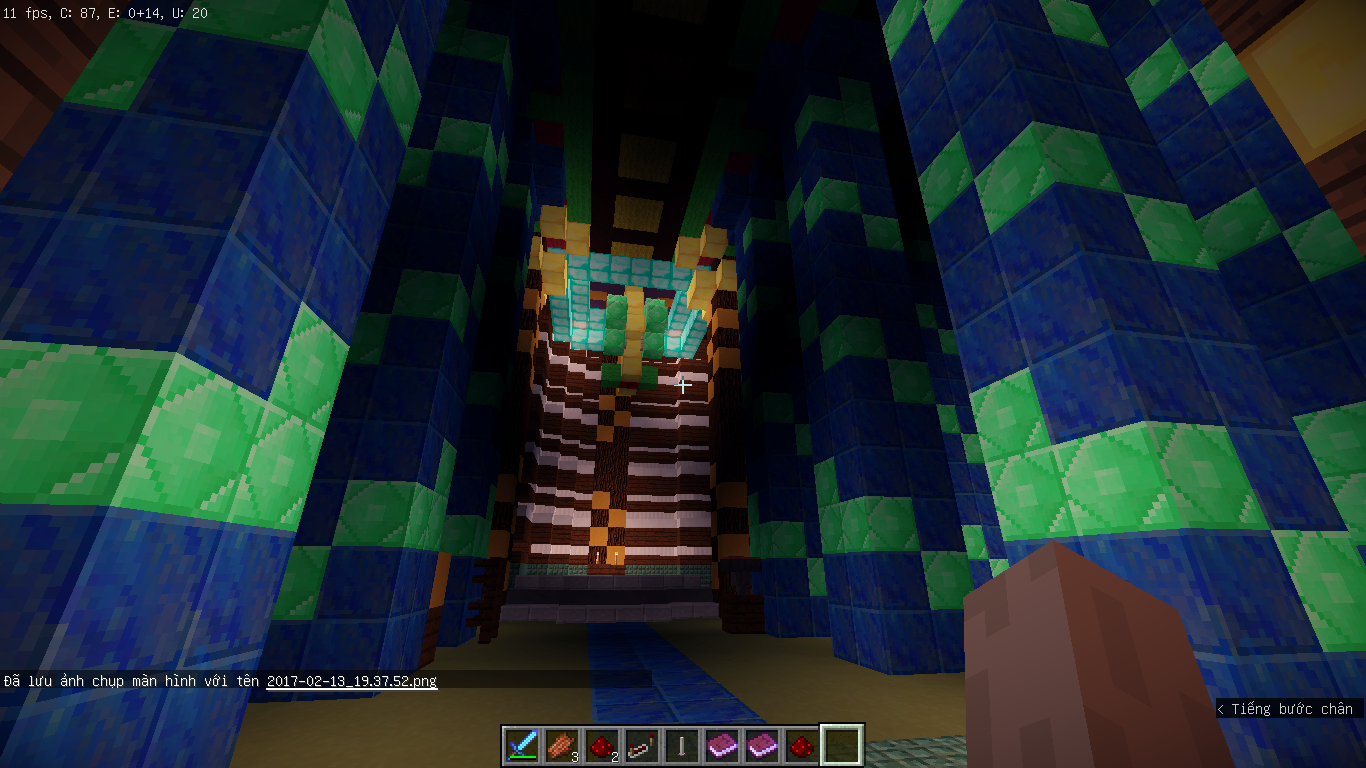Select the diamond sword hotbar slot
This screenshot has height=768, width=1366.
[522, 745]
